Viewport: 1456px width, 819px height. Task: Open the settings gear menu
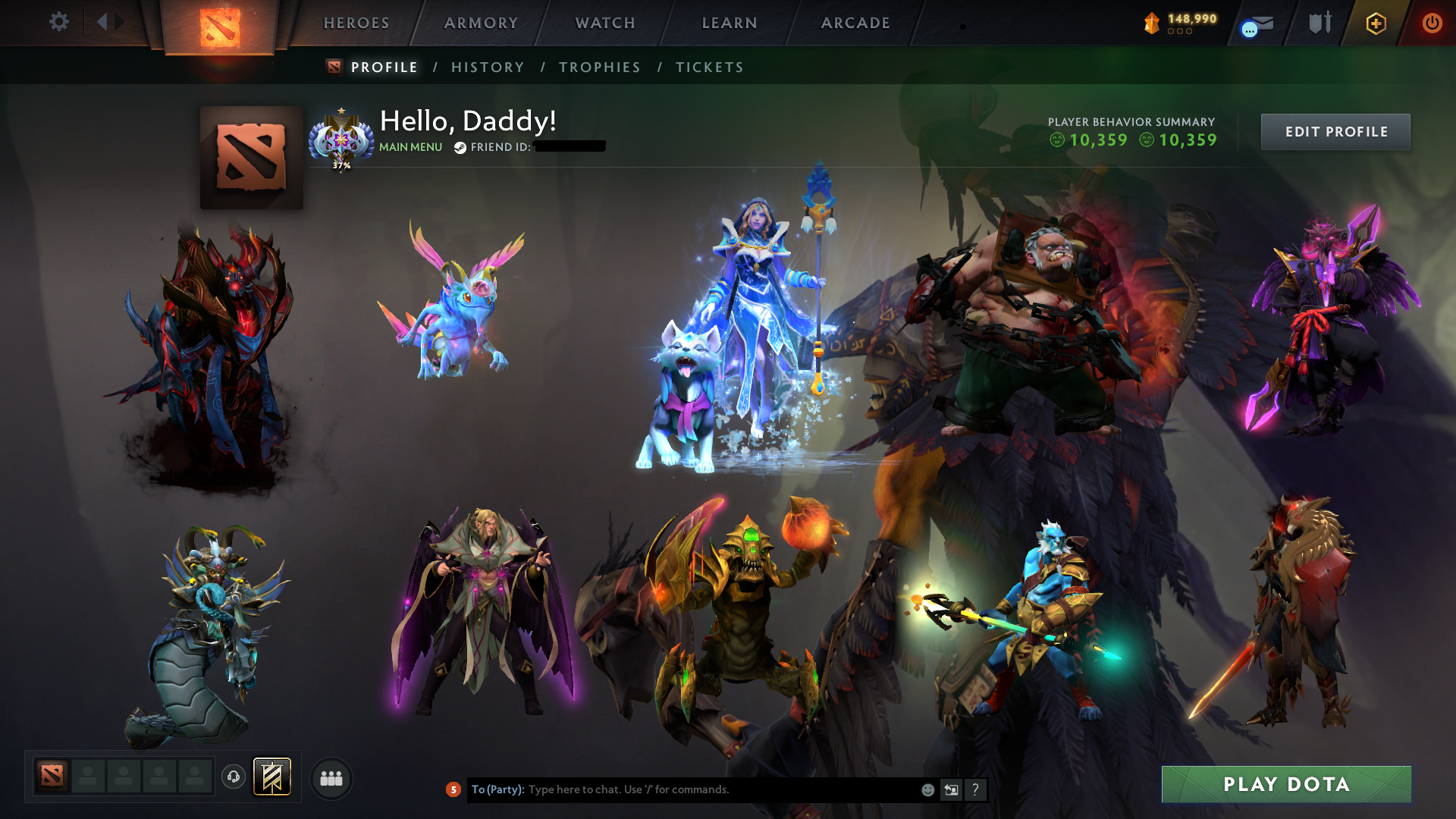[x=59, y=22]
